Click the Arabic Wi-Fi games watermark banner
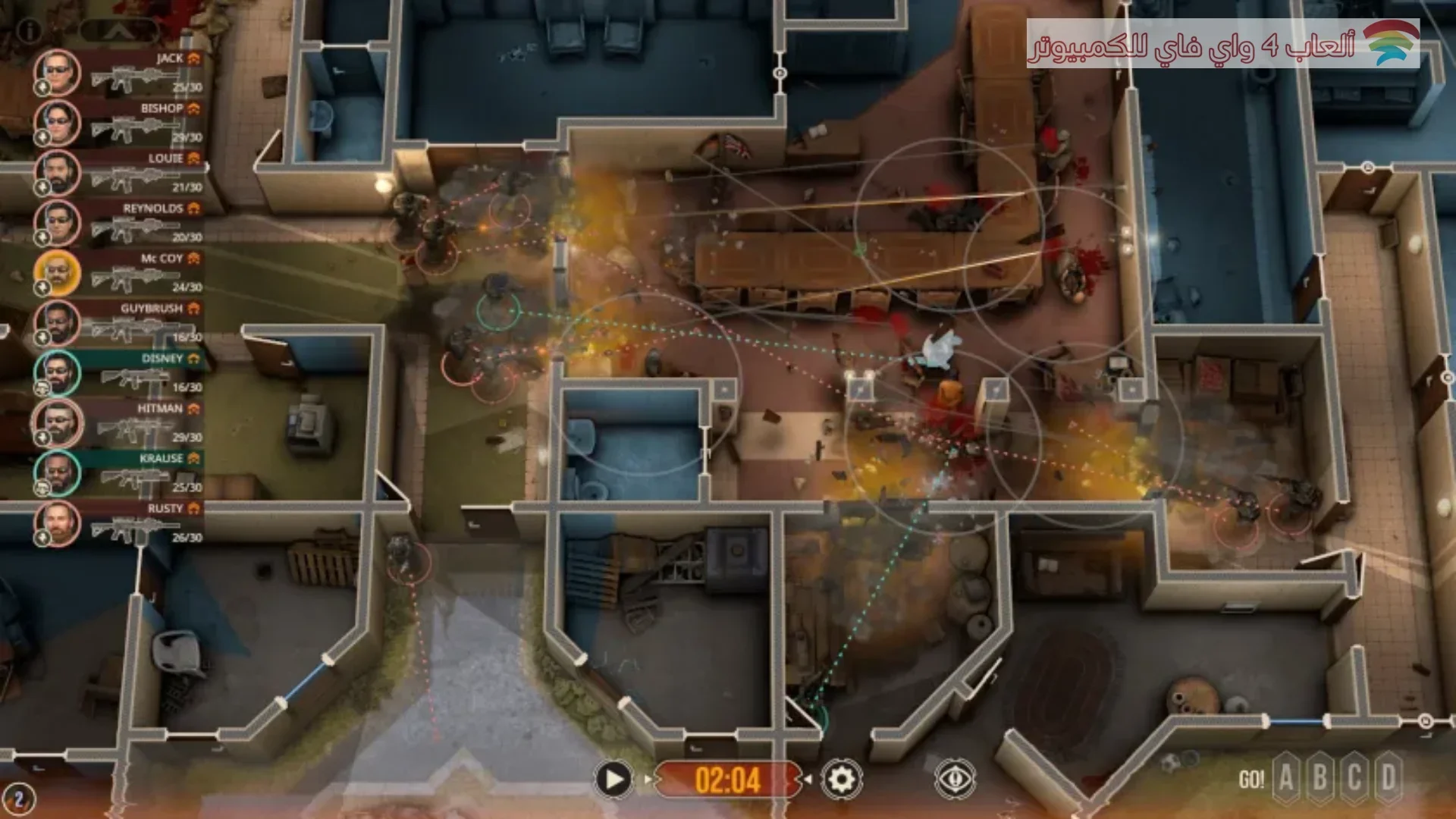Image resolution: width=1456 pixels, height=819 pixels. click(1222, 44)
